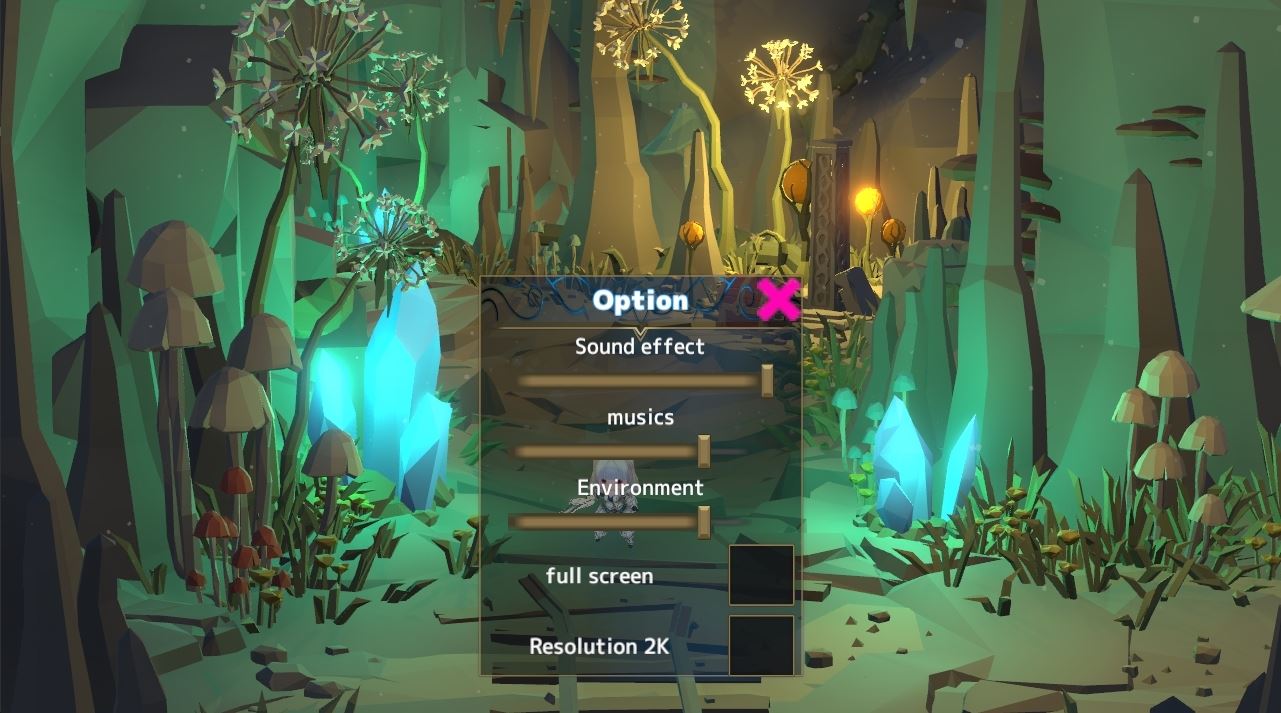This screenshot has width=1281, height=713.
Task: Toggle the full screen checkbox
Action: coord(761,575)
